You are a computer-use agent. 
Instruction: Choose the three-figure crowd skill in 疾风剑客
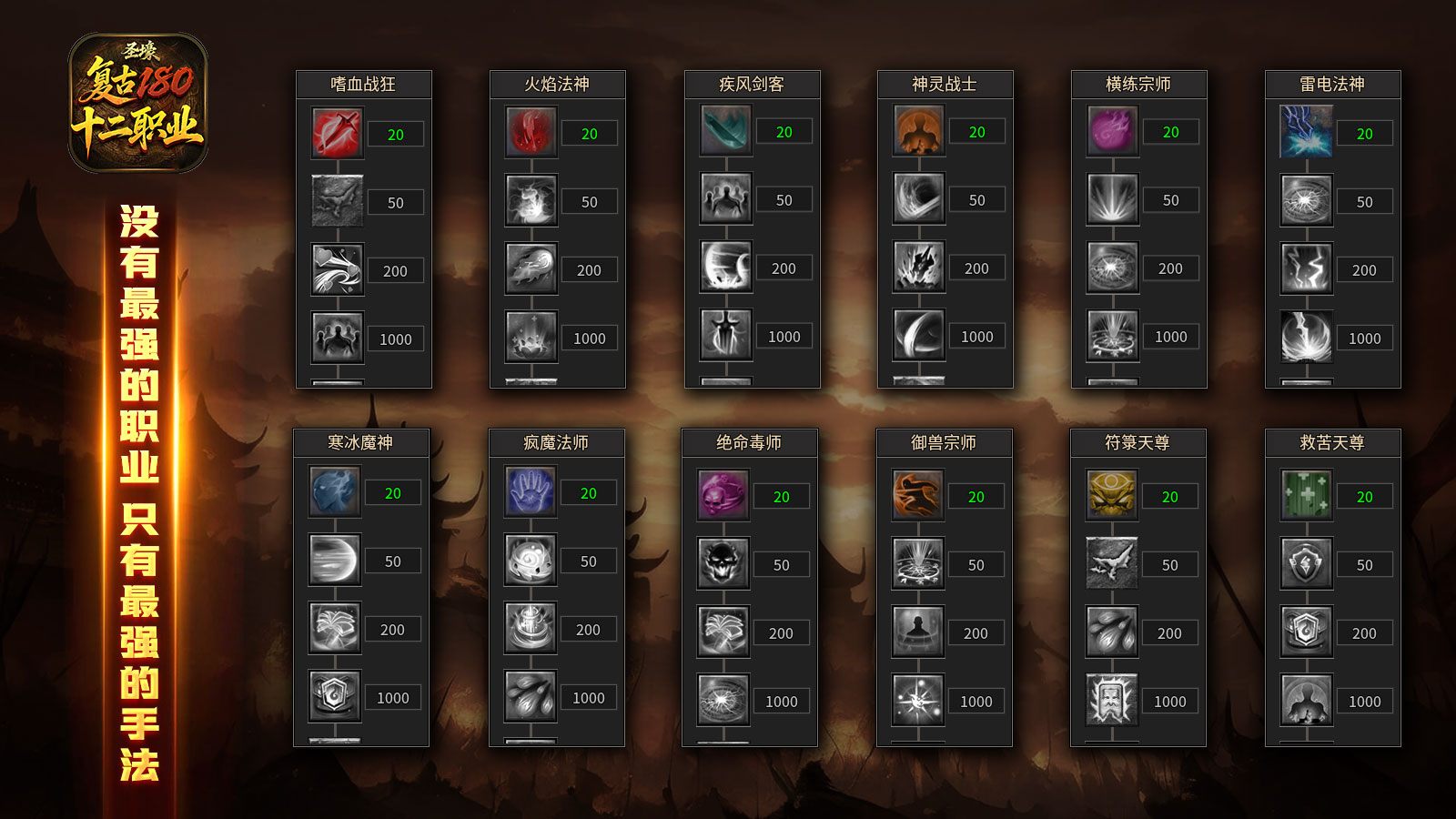pos(726,199)
